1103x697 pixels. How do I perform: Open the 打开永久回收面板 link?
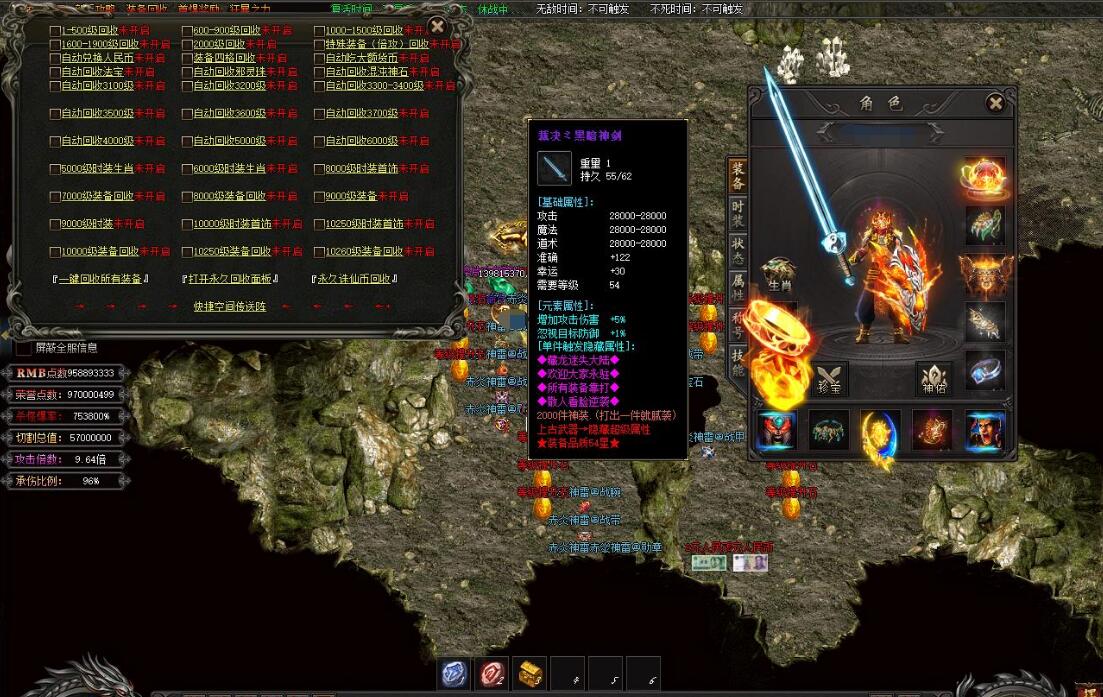coord(230,279)
